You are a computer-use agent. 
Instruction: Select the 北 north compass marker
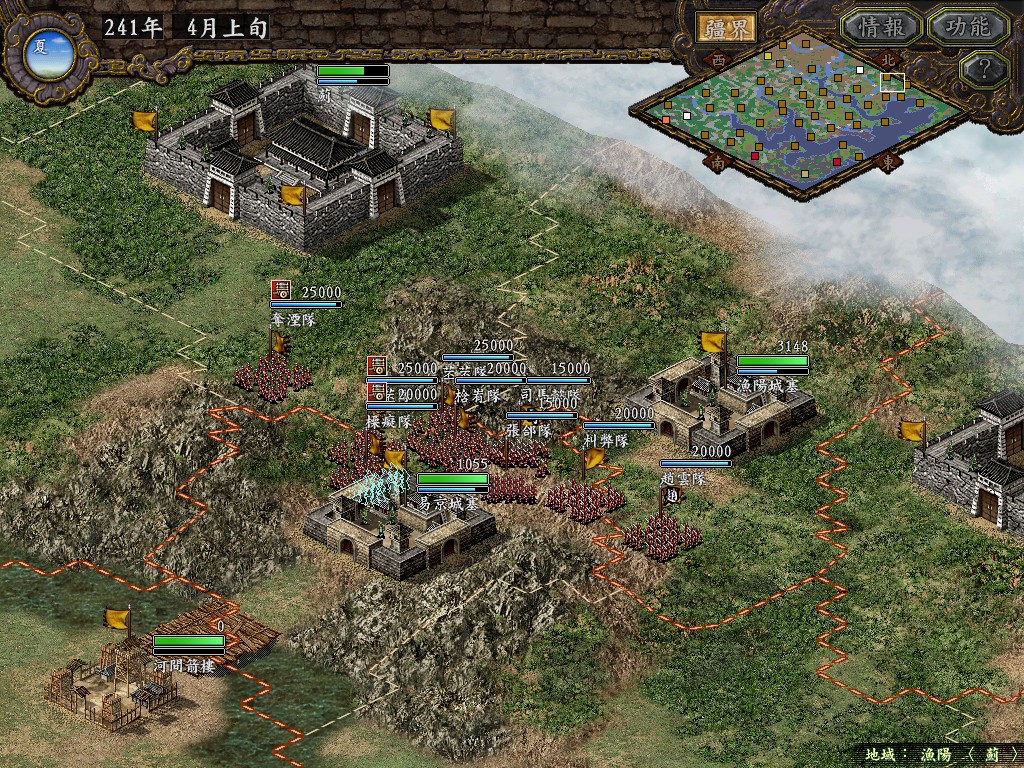click(884, 59)
